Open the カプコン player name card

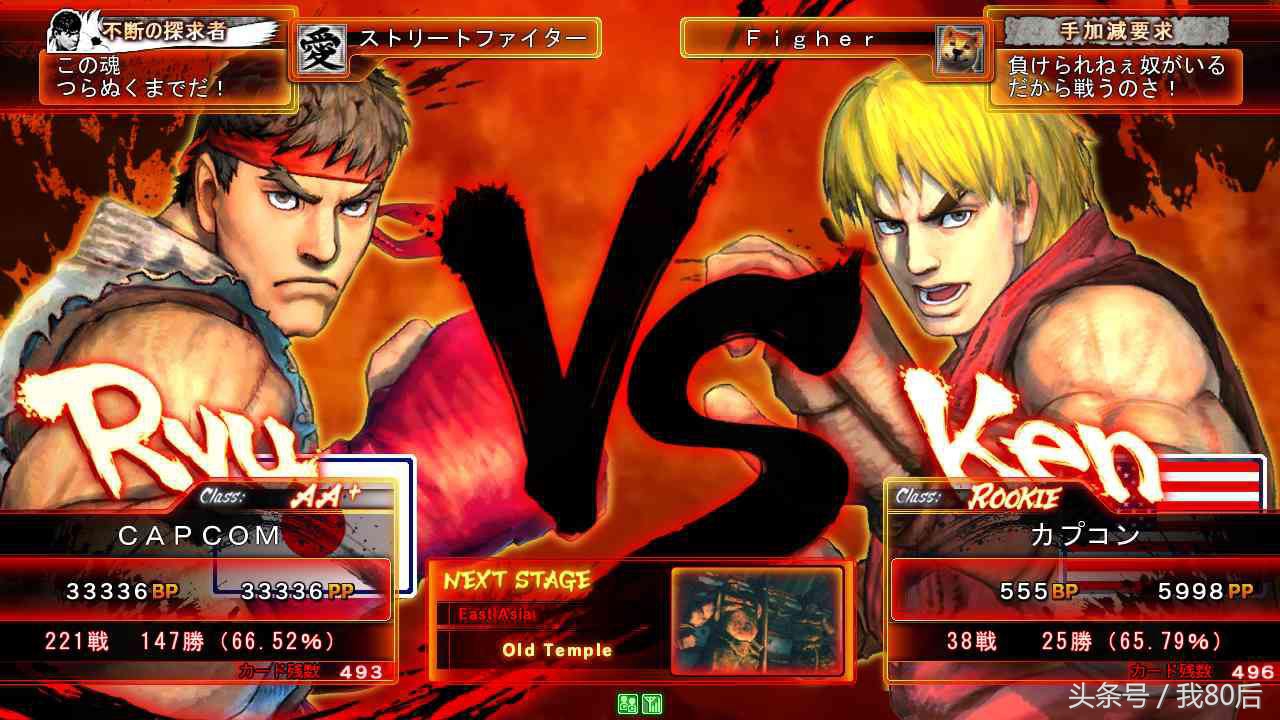[1085, 535]
